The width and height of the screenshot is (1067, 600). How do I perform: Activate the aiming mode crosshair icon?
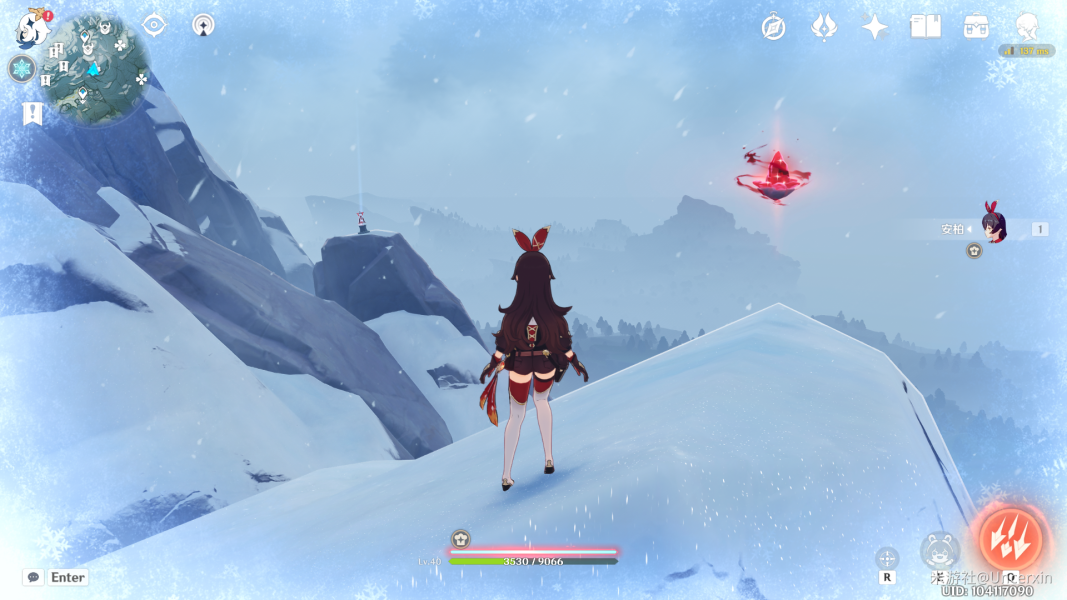[887, 558]
